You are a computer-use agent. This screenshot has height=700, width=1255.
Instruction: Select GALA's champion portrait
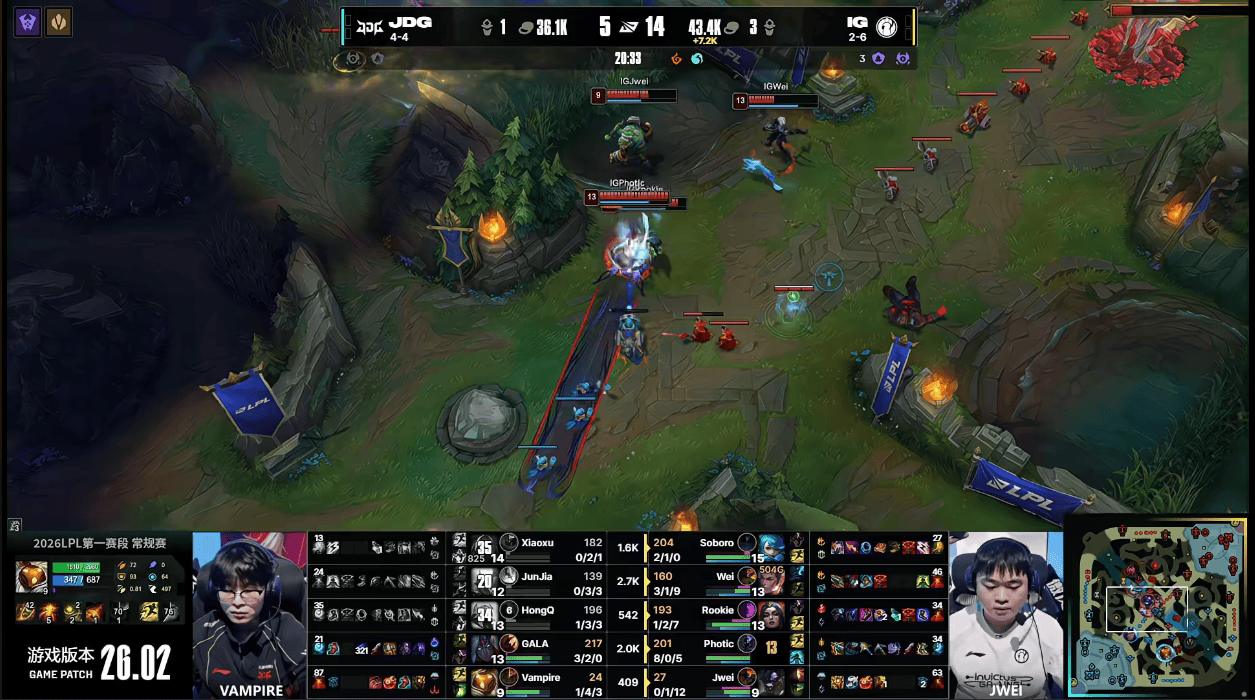click(x=484, y=648)
